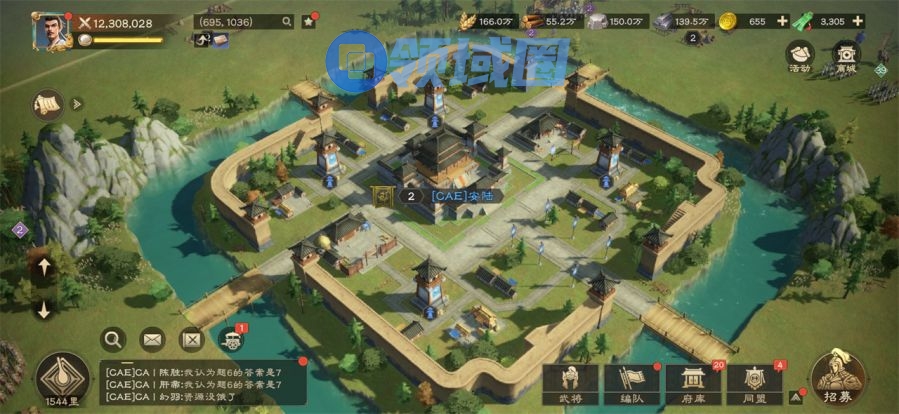Open the alliance chat box
899x414 pixels.
(x=200, y=383)
